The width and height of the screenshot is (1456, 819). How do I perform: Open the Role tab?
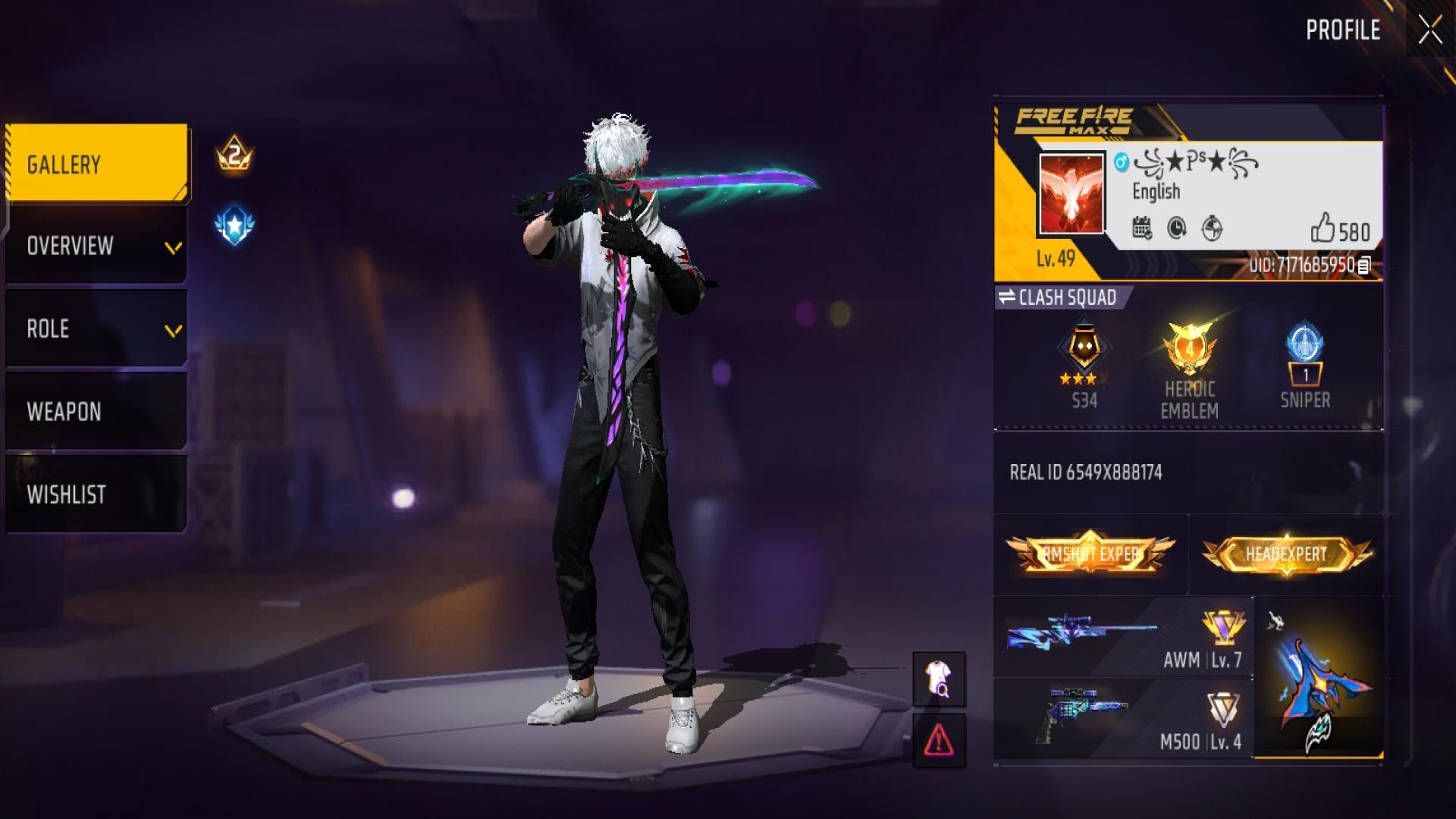pos(97,329)
